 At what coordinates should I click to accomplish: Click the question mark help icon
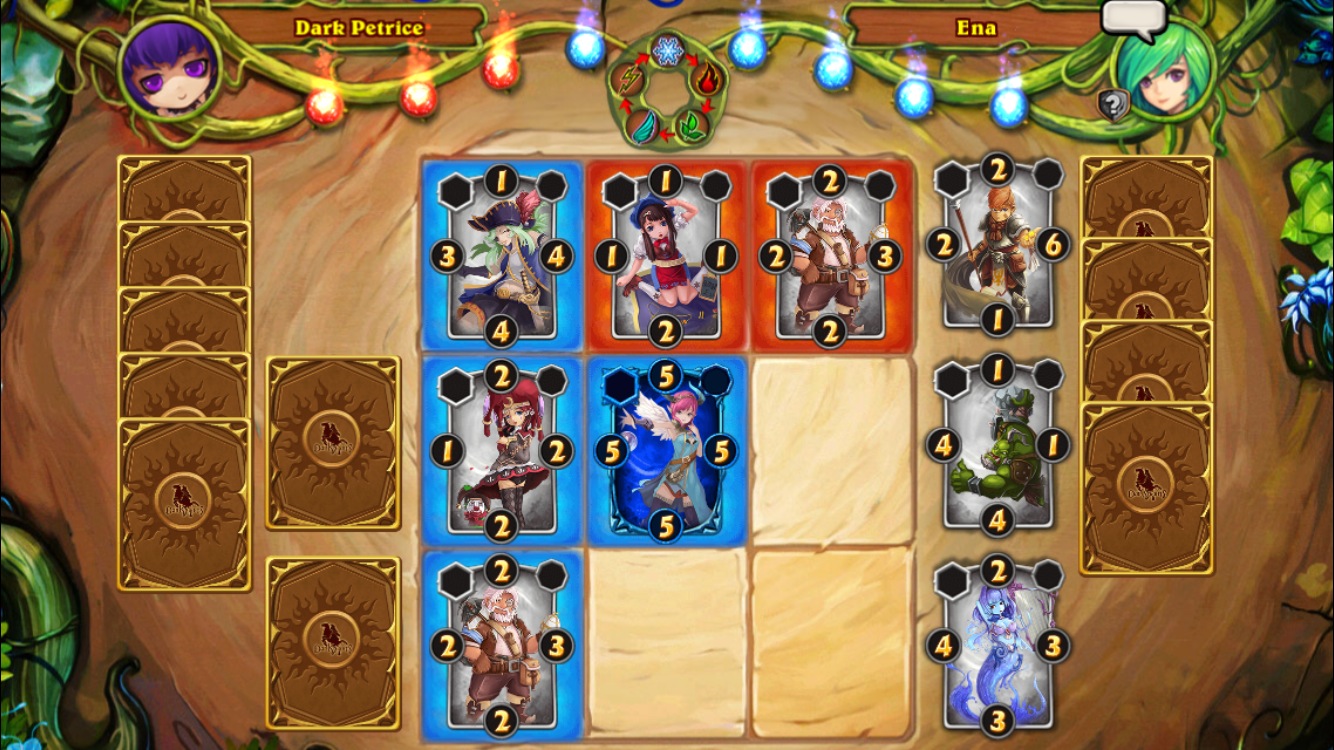click(1112, 104)
